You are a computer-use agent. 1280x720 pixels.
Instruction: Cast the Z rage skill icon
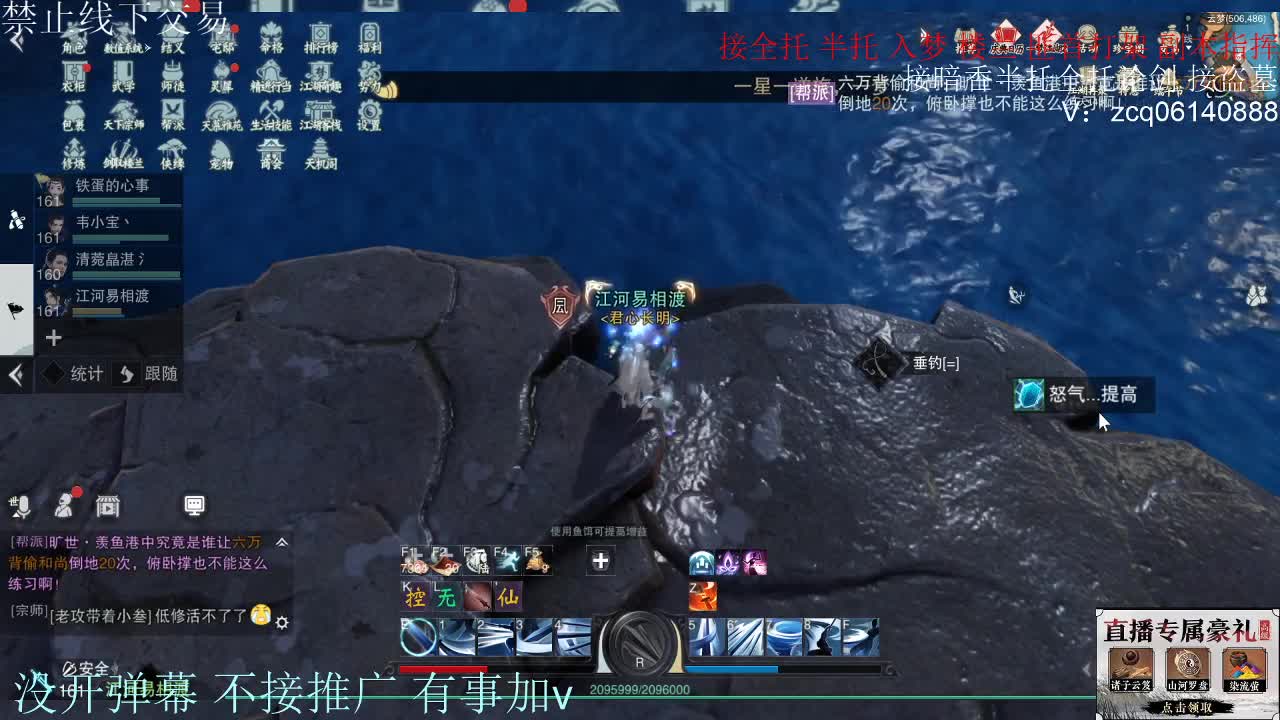(704, 596)
